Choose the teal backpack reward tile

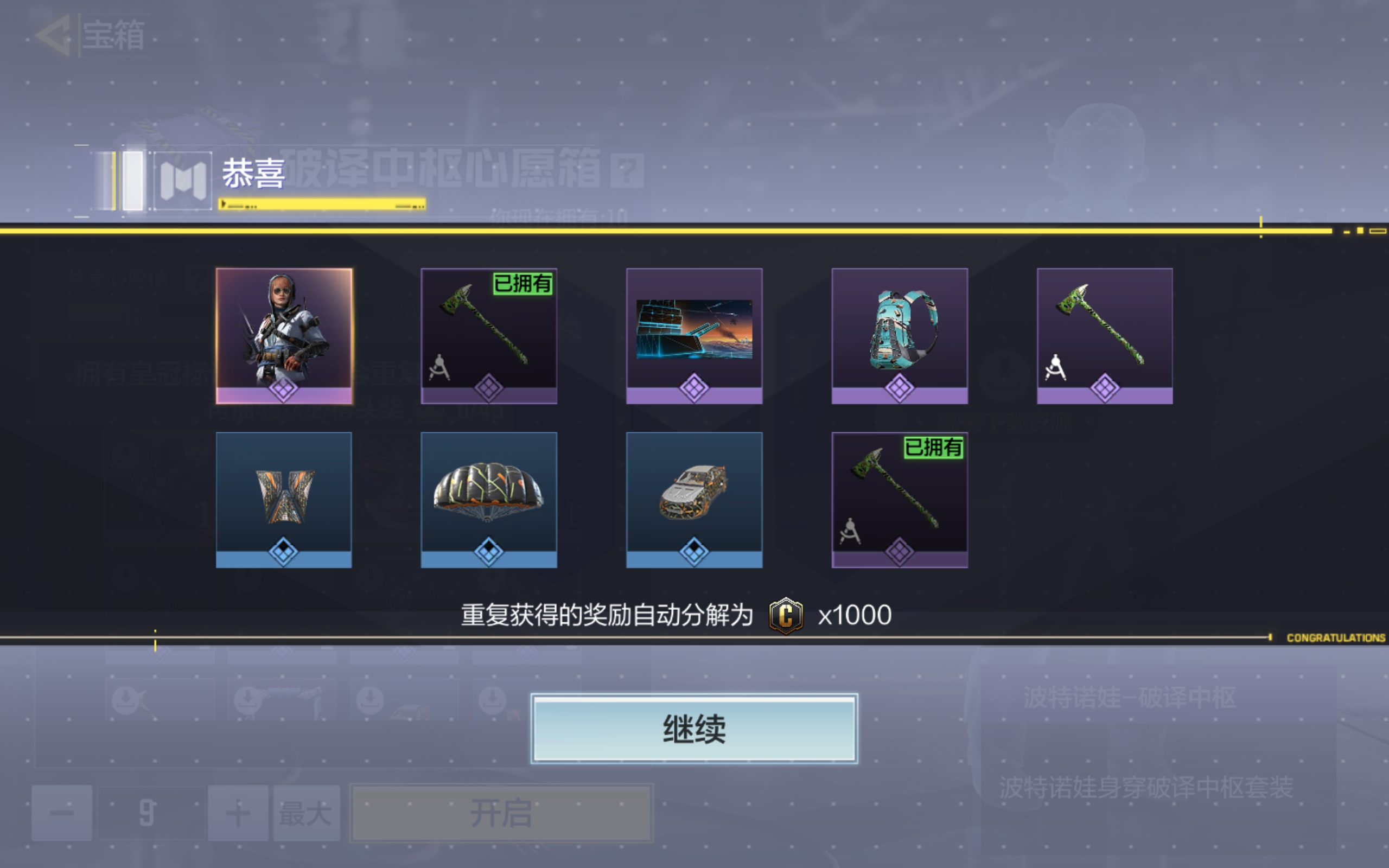(x=900, y=336)
